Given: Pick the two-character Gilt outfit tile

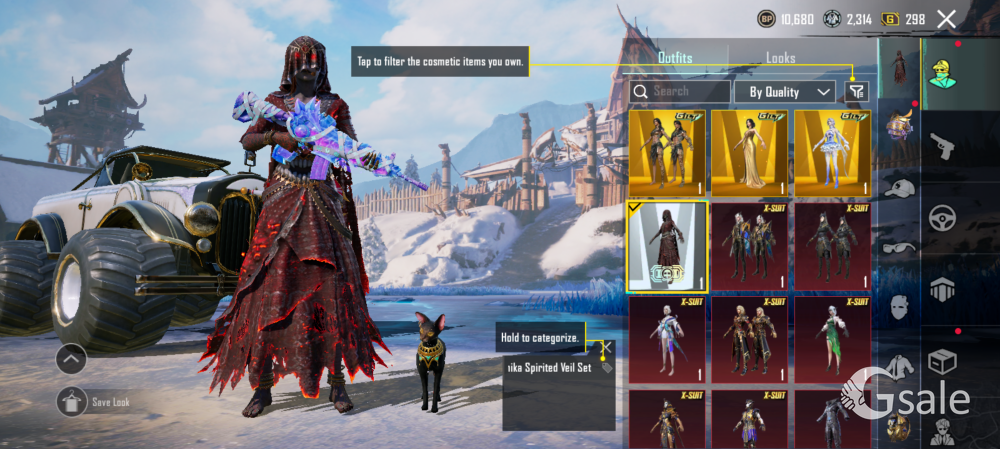Looking at the screenshot, I should coord(667,152).
